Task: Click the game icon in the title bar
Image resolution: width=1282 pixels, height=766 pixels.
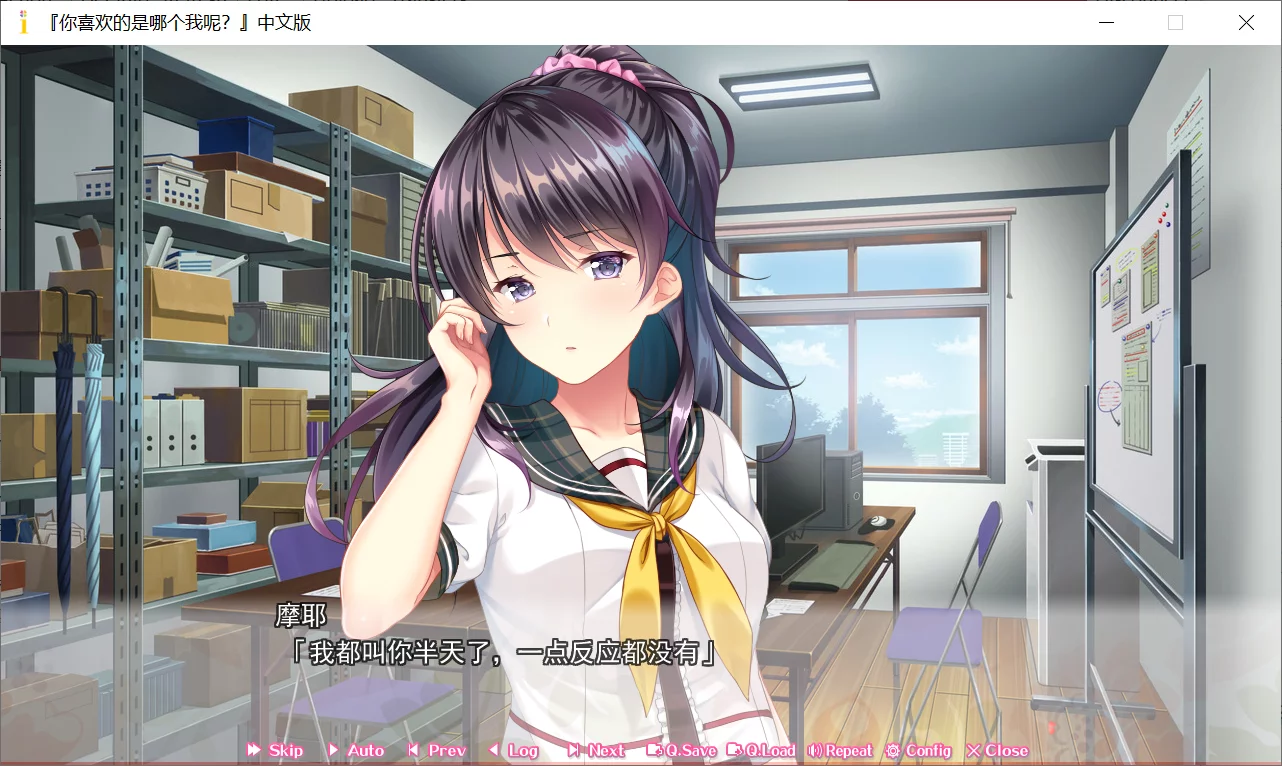Action: (x=21, y=22)
